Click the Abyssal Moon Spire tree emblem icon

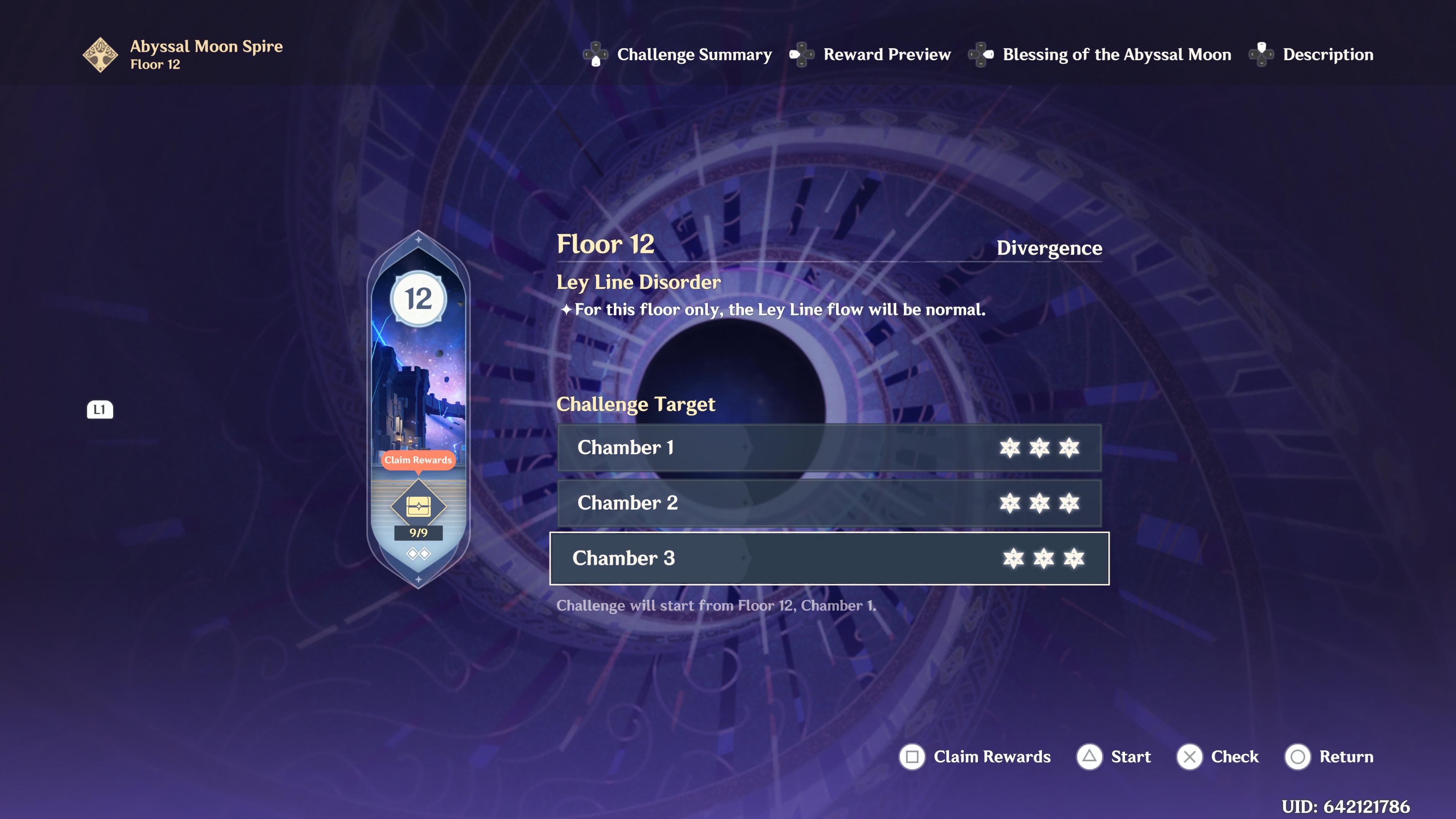click(100, 54)
